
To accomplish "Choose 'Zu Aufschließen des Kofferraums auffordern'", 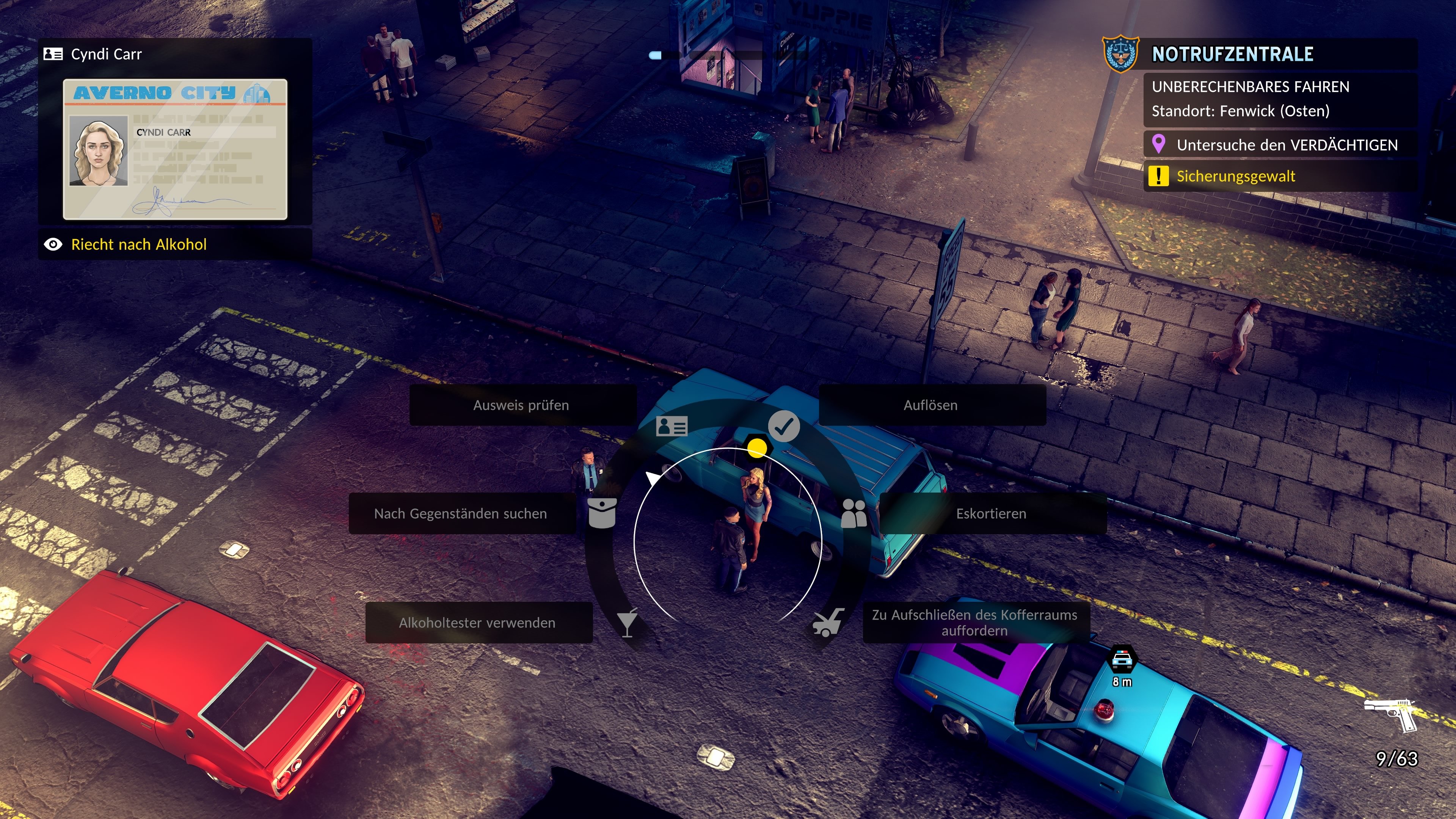I will tap(974, 623).
